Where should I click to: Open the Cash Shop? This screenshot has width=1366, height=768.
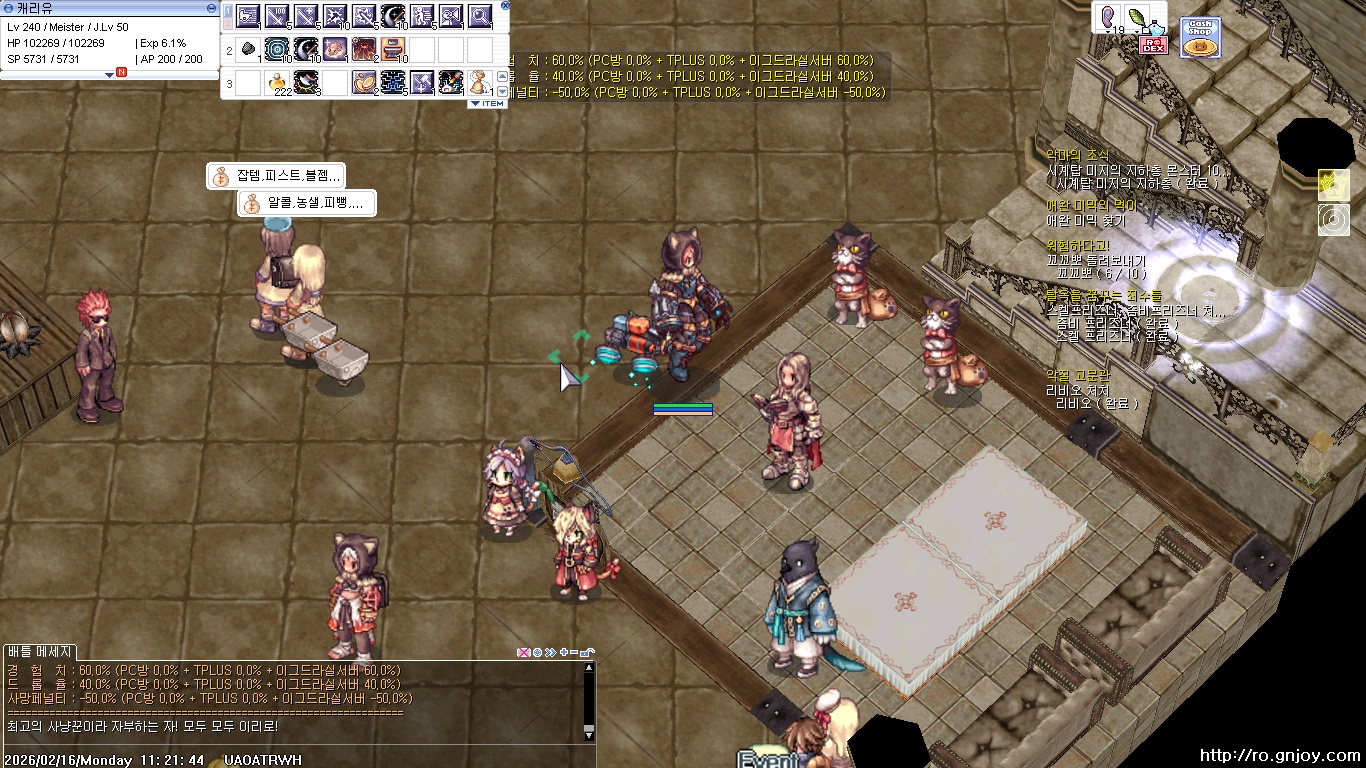pos(1199,37)
